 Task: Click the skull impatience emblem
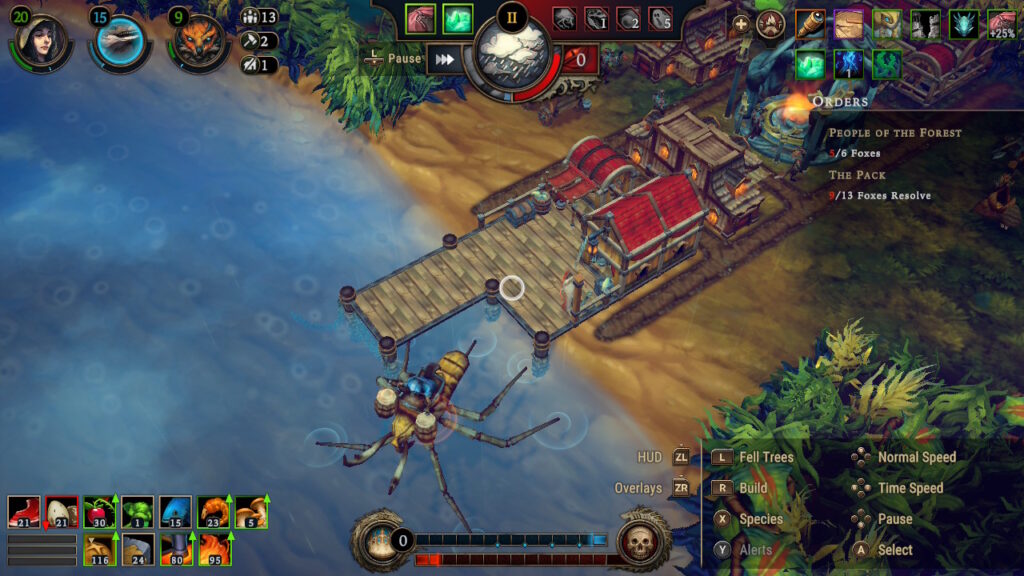(x=641, y=541)
